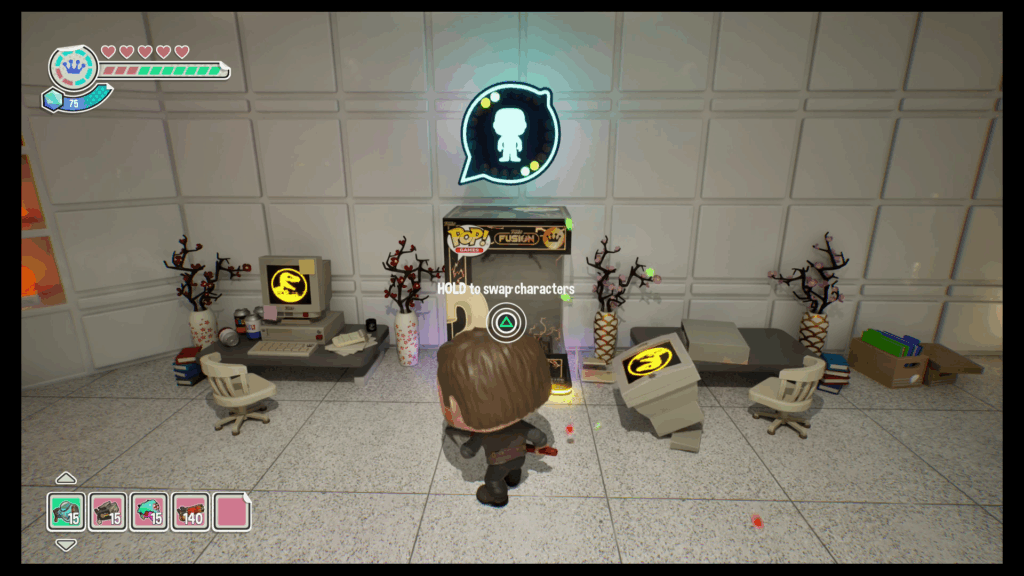Image resolution: width=1024 pixels, height=576 pixels.
Task: Select the dark brown gun slot
Action: pyautogui.click(x=107, y=511)
